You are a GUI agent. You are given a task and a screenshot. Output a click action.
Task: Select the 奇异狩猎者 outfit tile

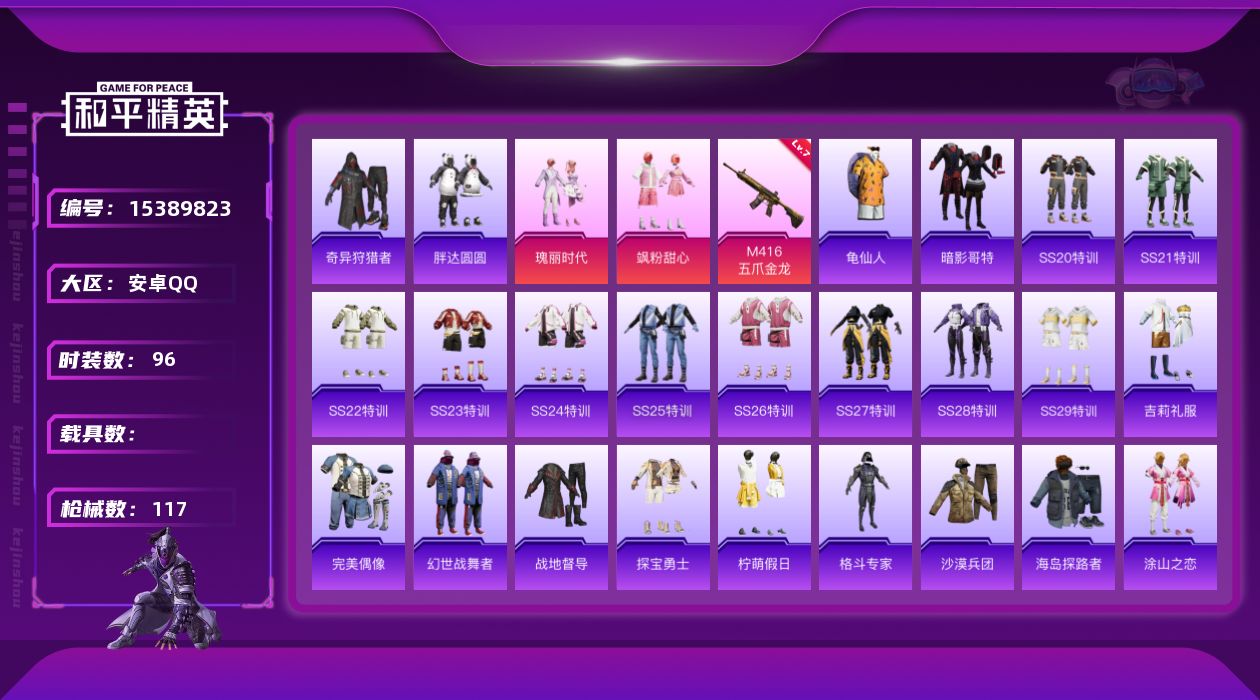[x=358, y=211]
